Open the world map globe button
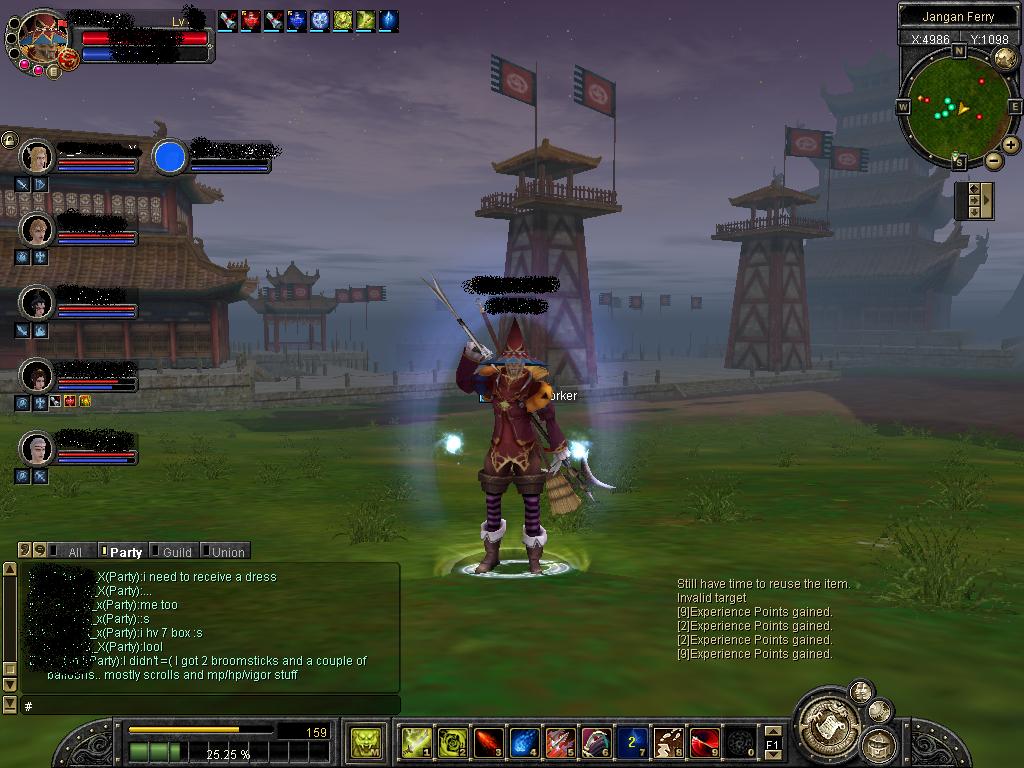 click(x=879, y=711)
